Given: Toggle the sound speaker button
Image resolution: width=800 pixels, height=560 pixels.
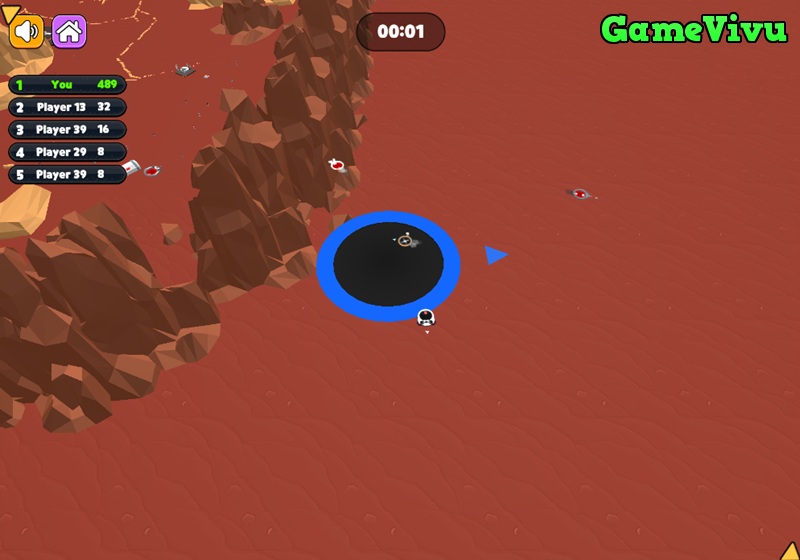Looking at the screenshot, I should coord(27,32).
